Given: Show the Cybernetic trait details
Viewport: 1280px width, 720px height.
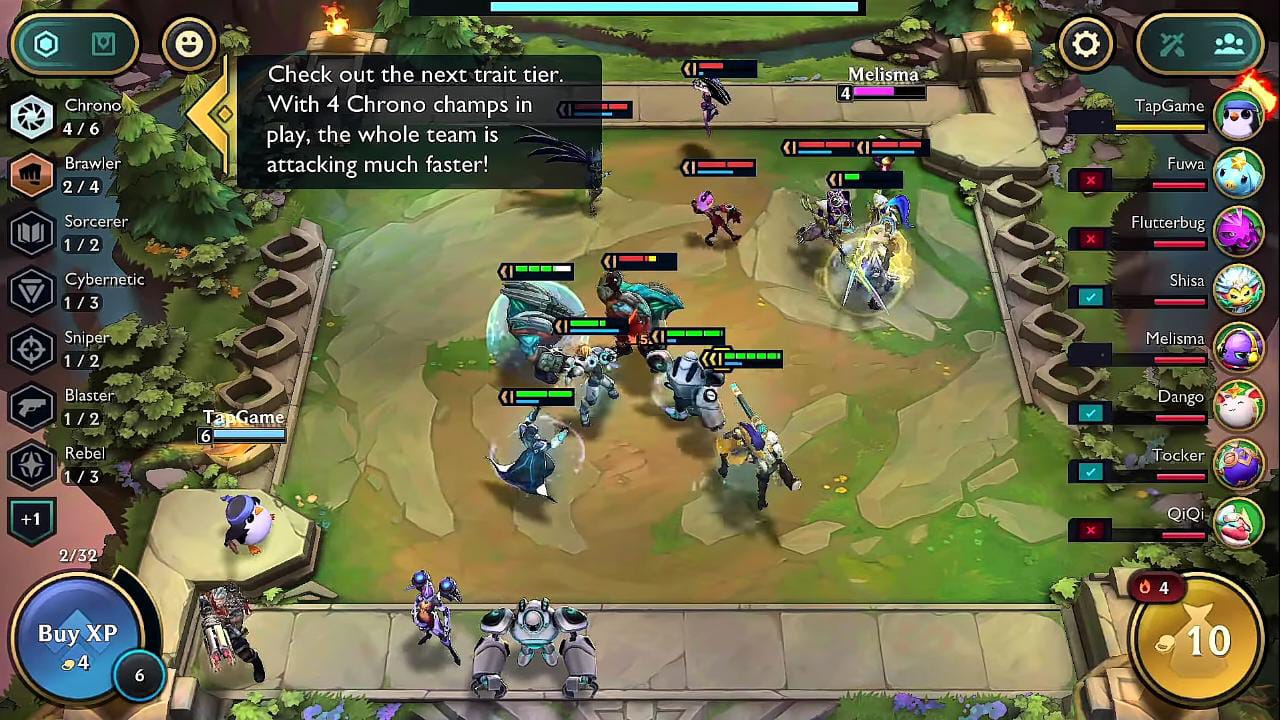Looking at the screenshot, I should [32, 290].
